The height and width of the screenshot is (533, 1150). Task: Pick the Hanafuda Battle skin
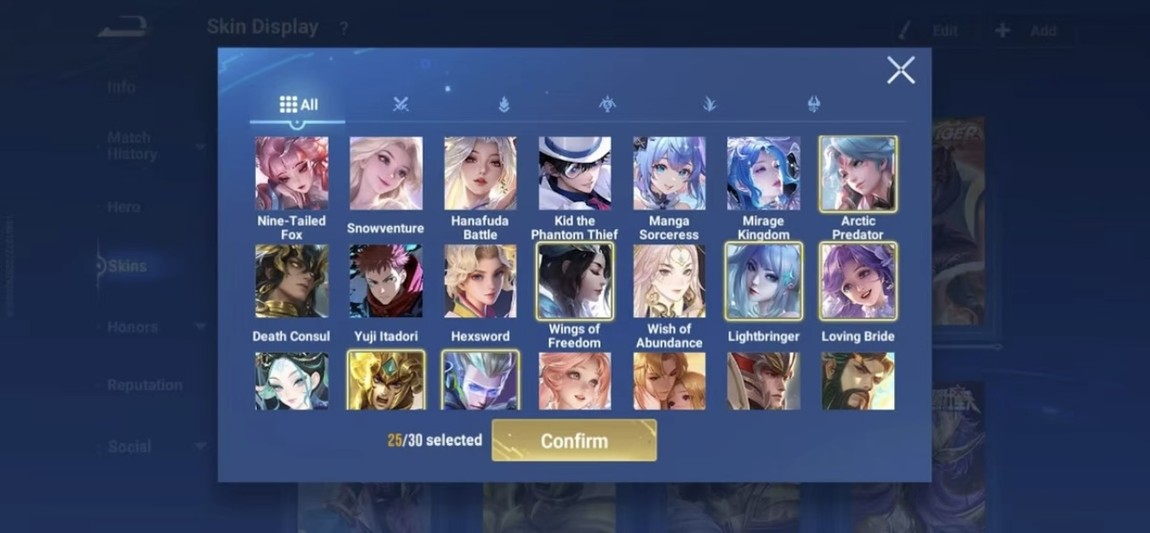click(480, 174)
